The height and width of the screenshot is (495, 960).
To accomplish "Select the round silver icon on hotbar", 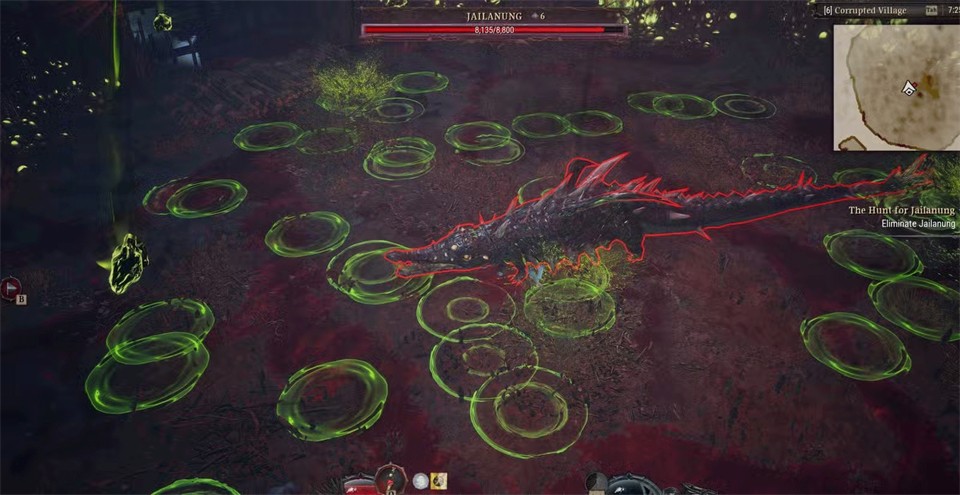I will click(x=421, y=481).
